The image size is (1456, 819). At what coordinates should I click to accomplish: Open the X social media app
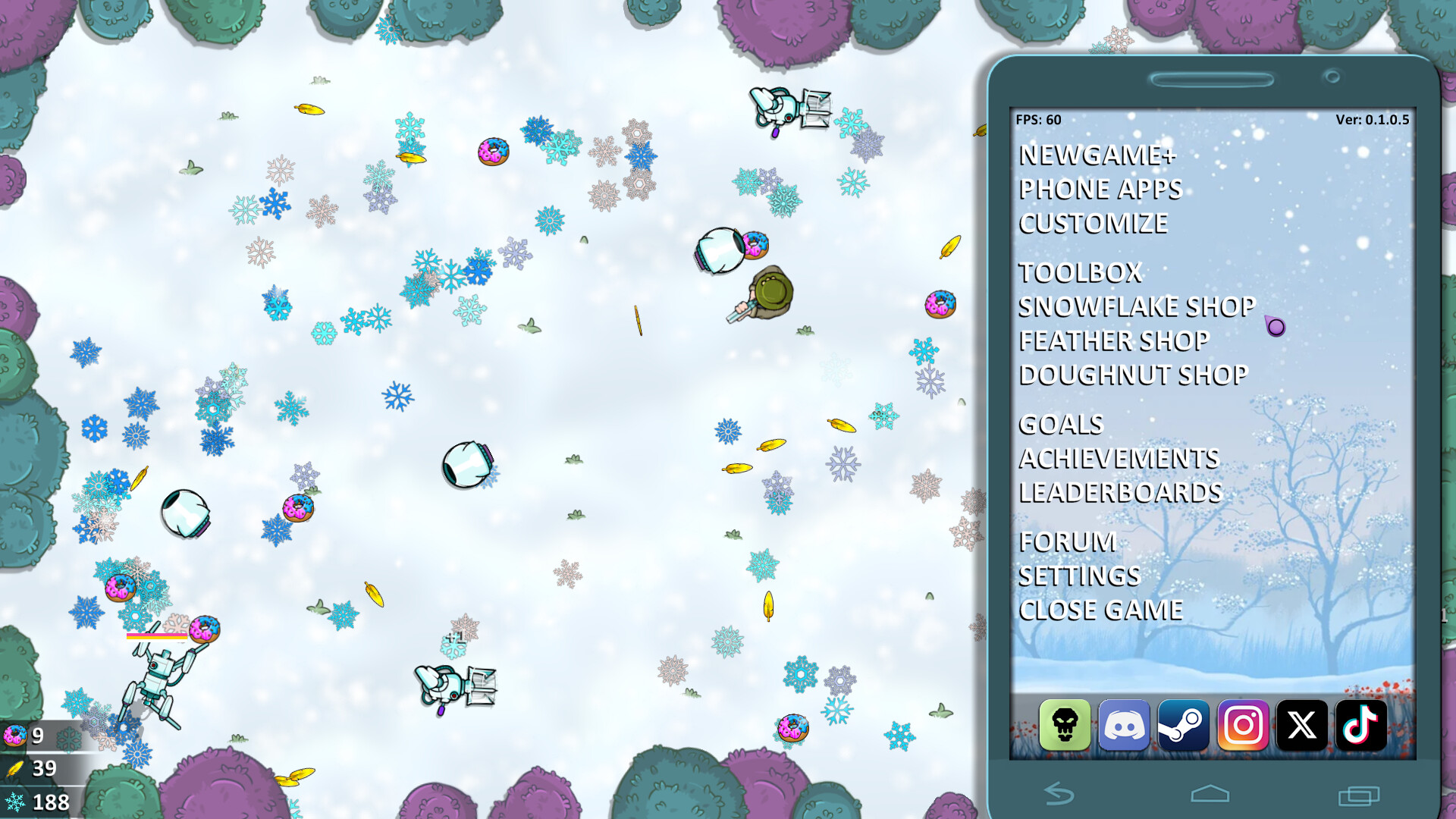pyautogui.click(x=1301, y=725)
